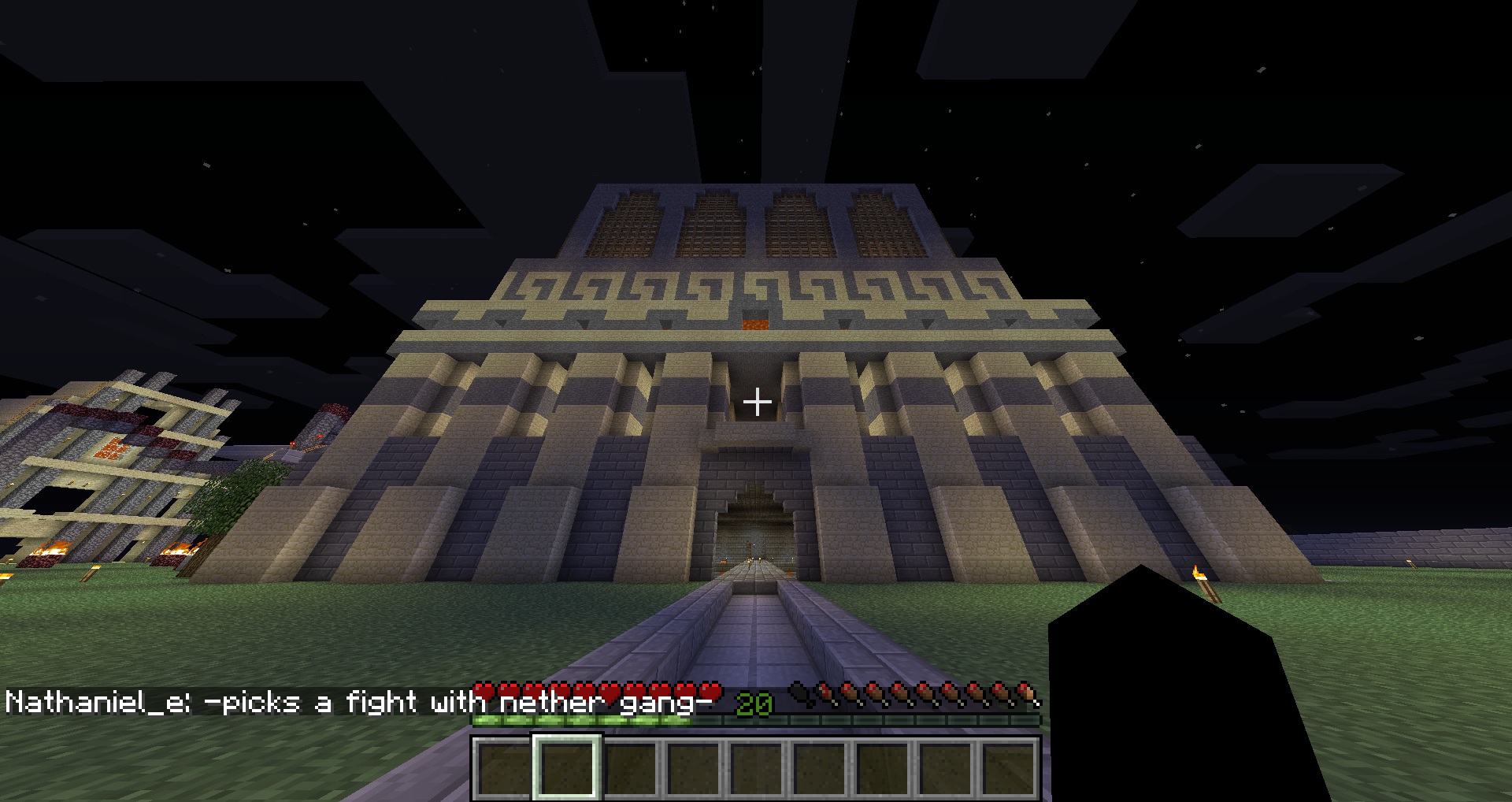Viewport: 1512px width, 802px height.
Task: Select the currently highlighted second hotbar slot
Action: tap(565, 764)
